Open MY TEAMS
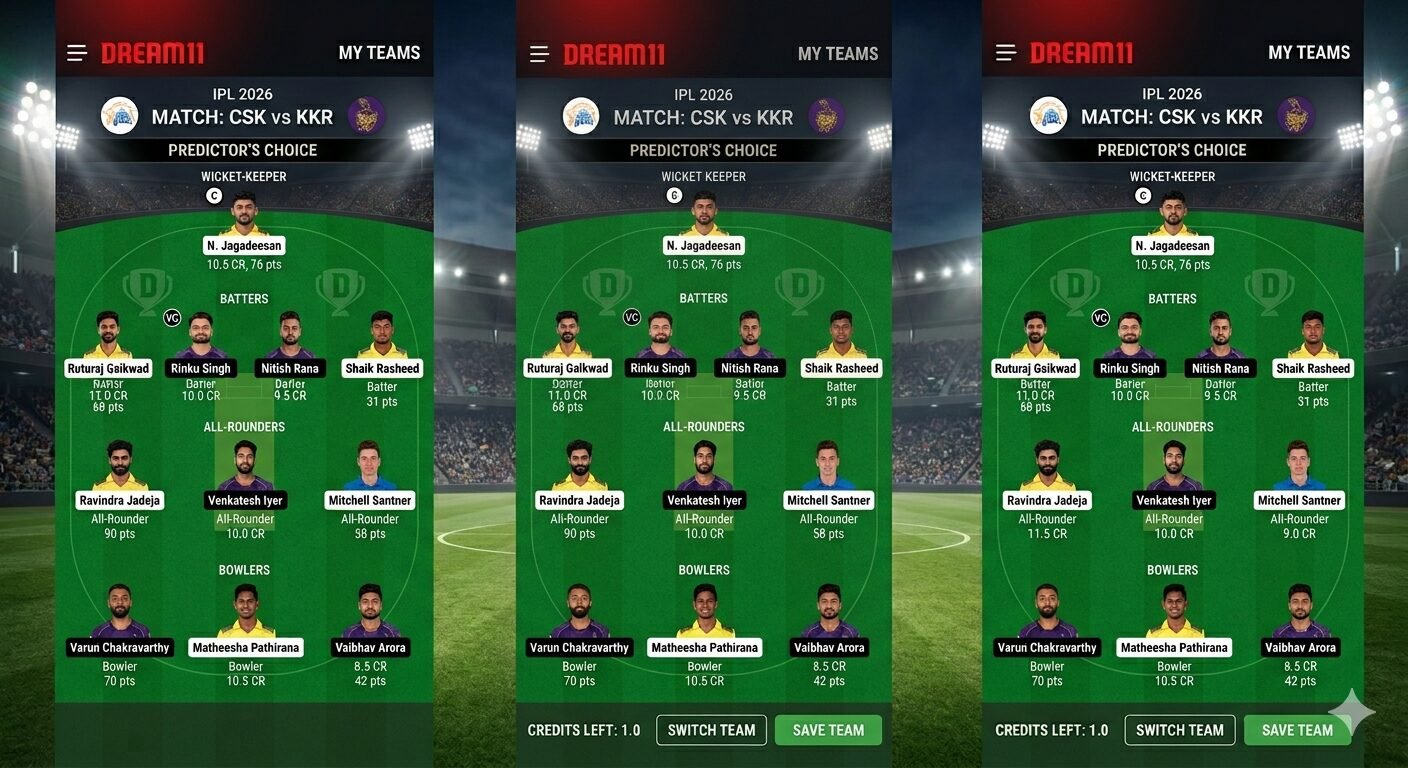This screenshot has width=1408, height=768. click(x=378, y=52)
